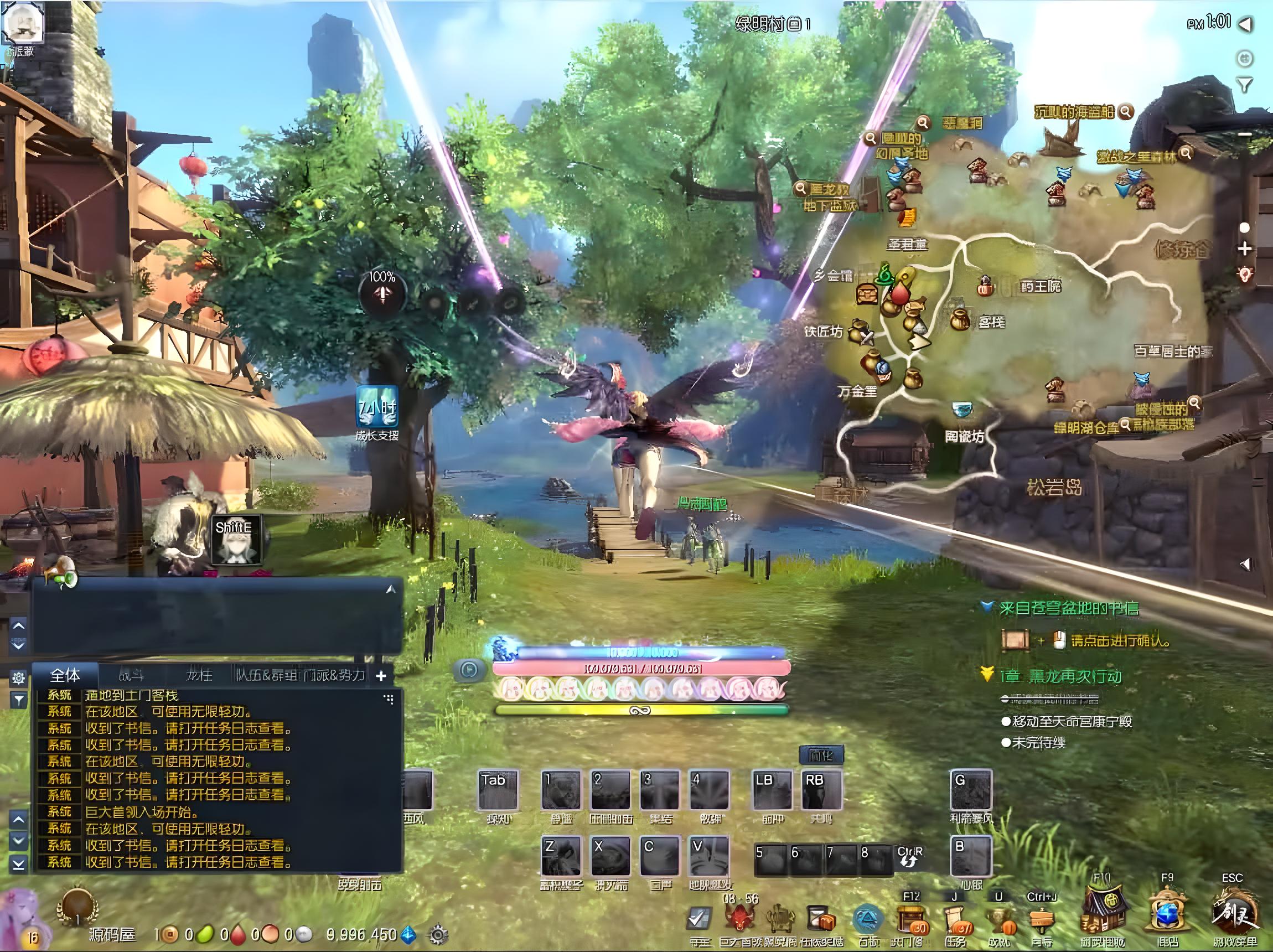Image resolution: width=1273 pixels, height=952 pixels.
Task: Open the 龙柱 chat tab
Action: pos(199,675)
